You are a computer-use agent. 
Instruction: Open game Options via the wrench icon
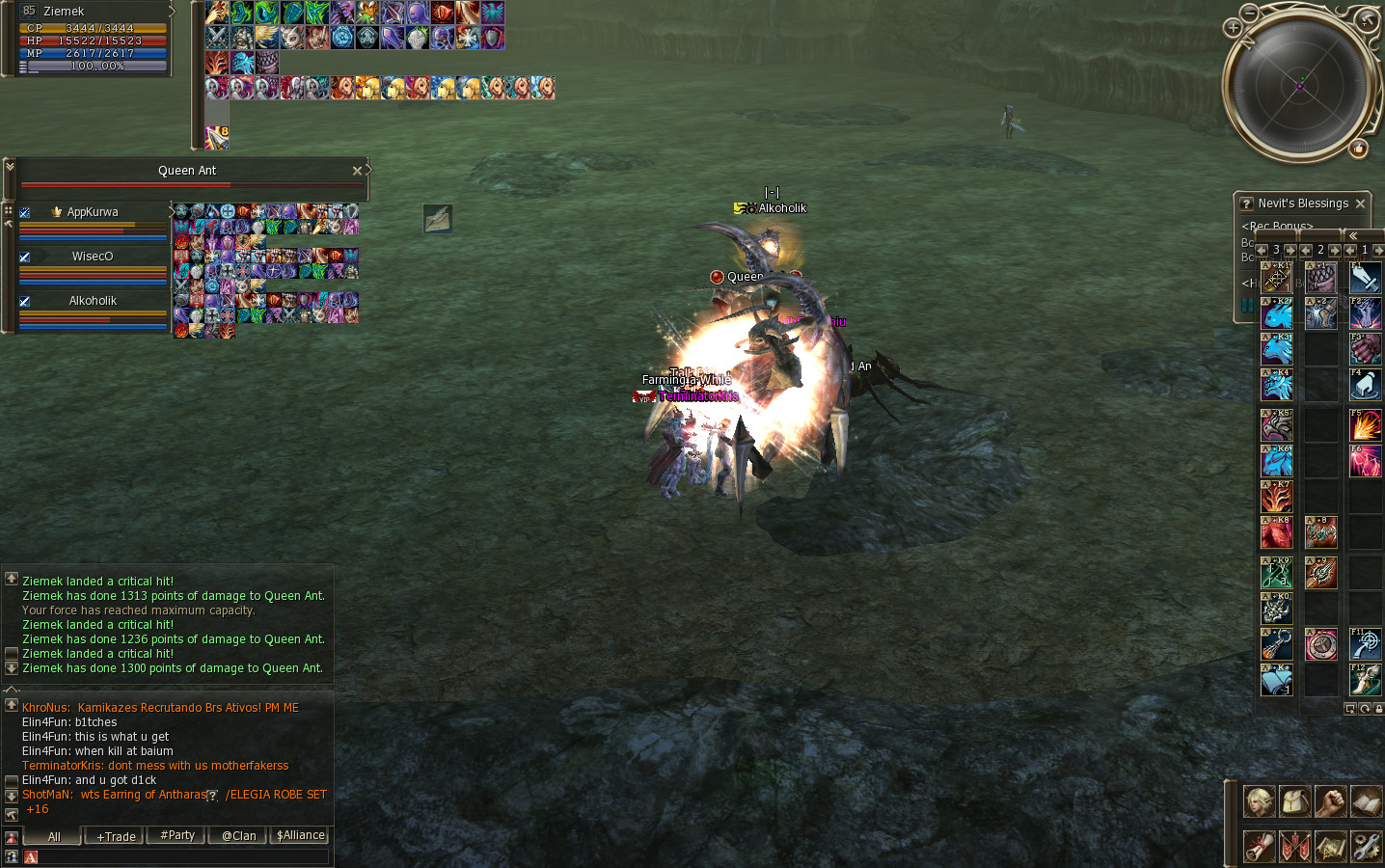(x=1368, y=846)
